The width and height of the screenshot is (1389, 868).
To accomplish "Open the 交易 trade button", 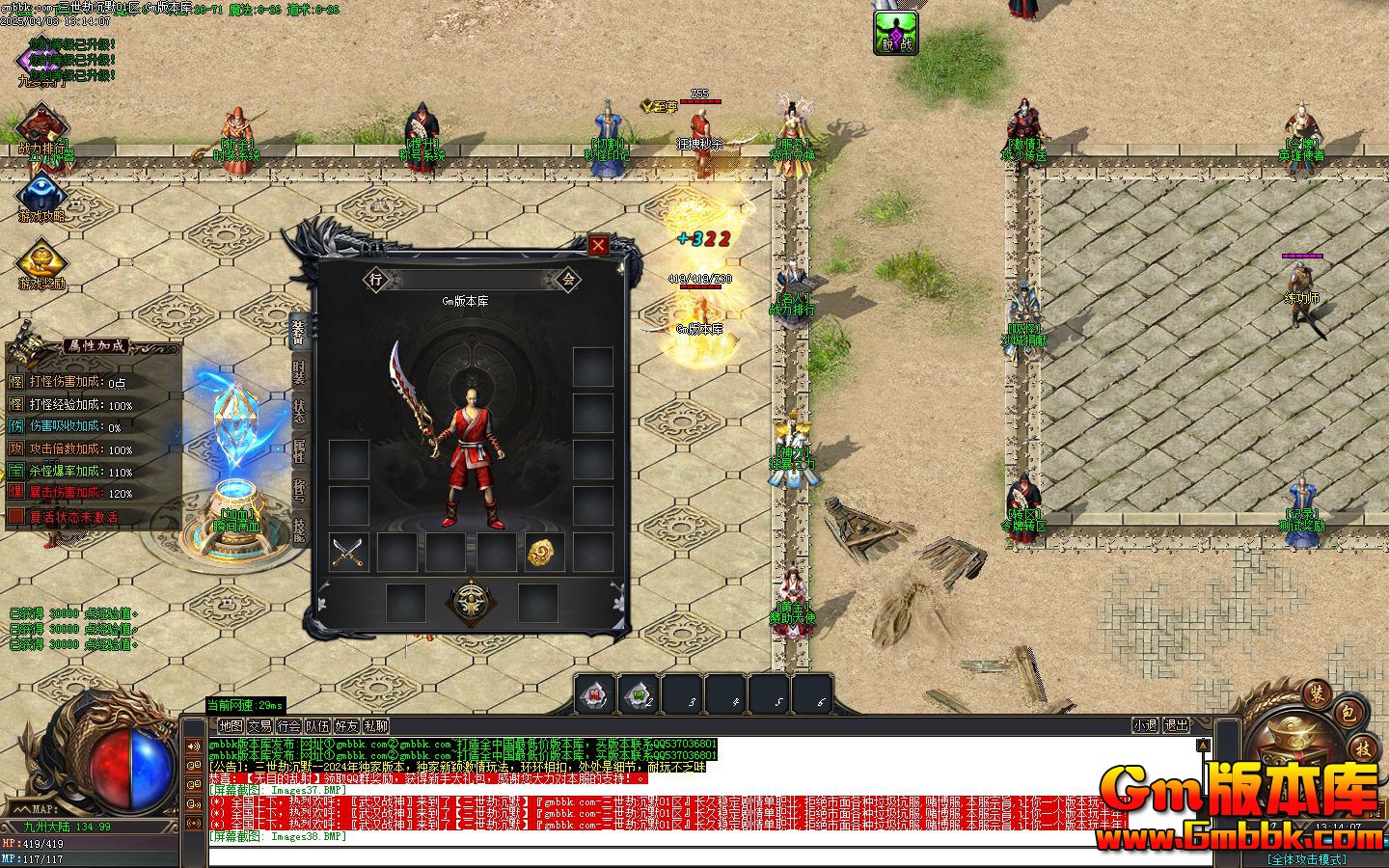I will click(259, 726).
